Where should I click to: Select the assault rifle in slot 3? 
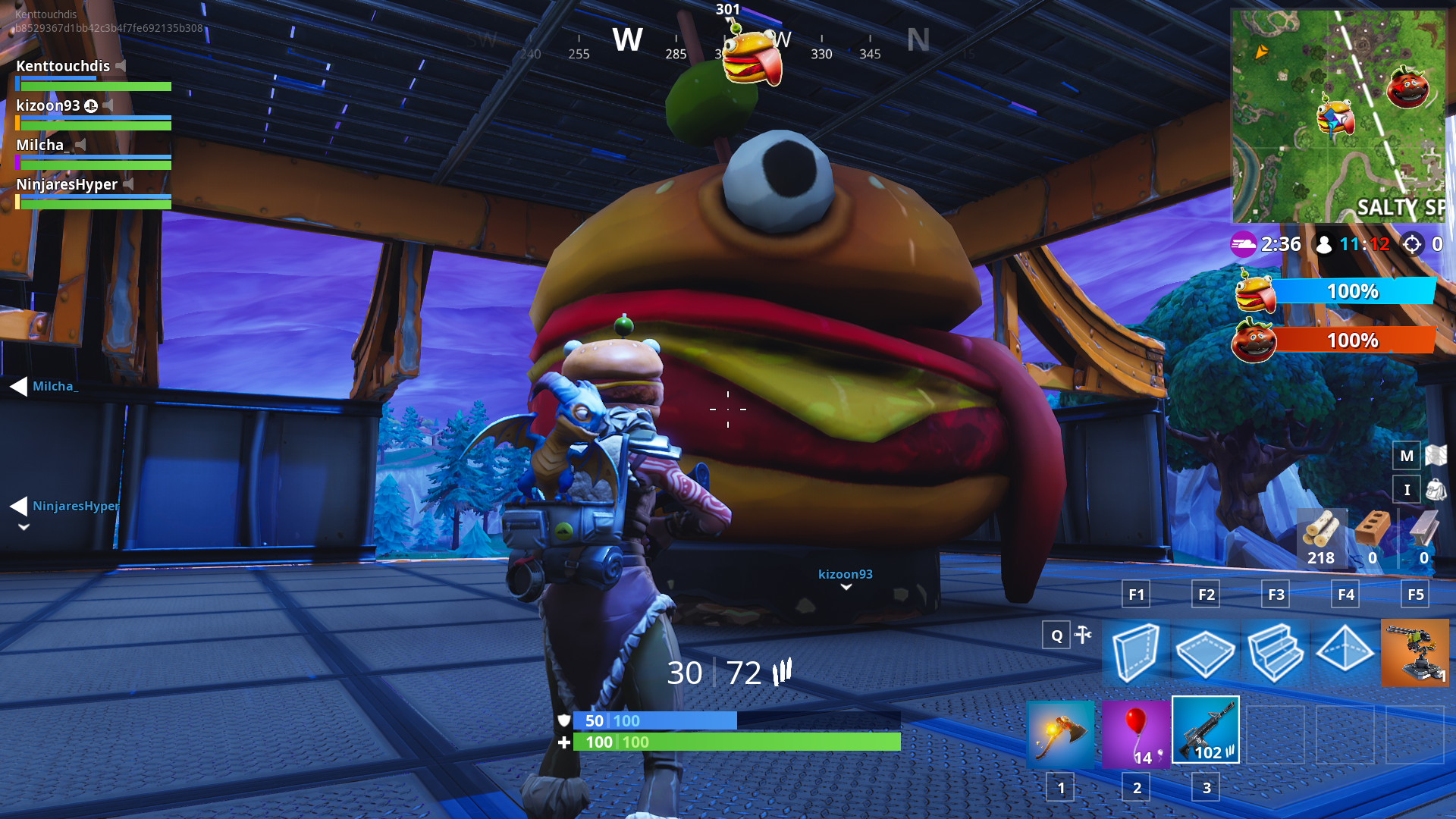[x=1206, y=730]
